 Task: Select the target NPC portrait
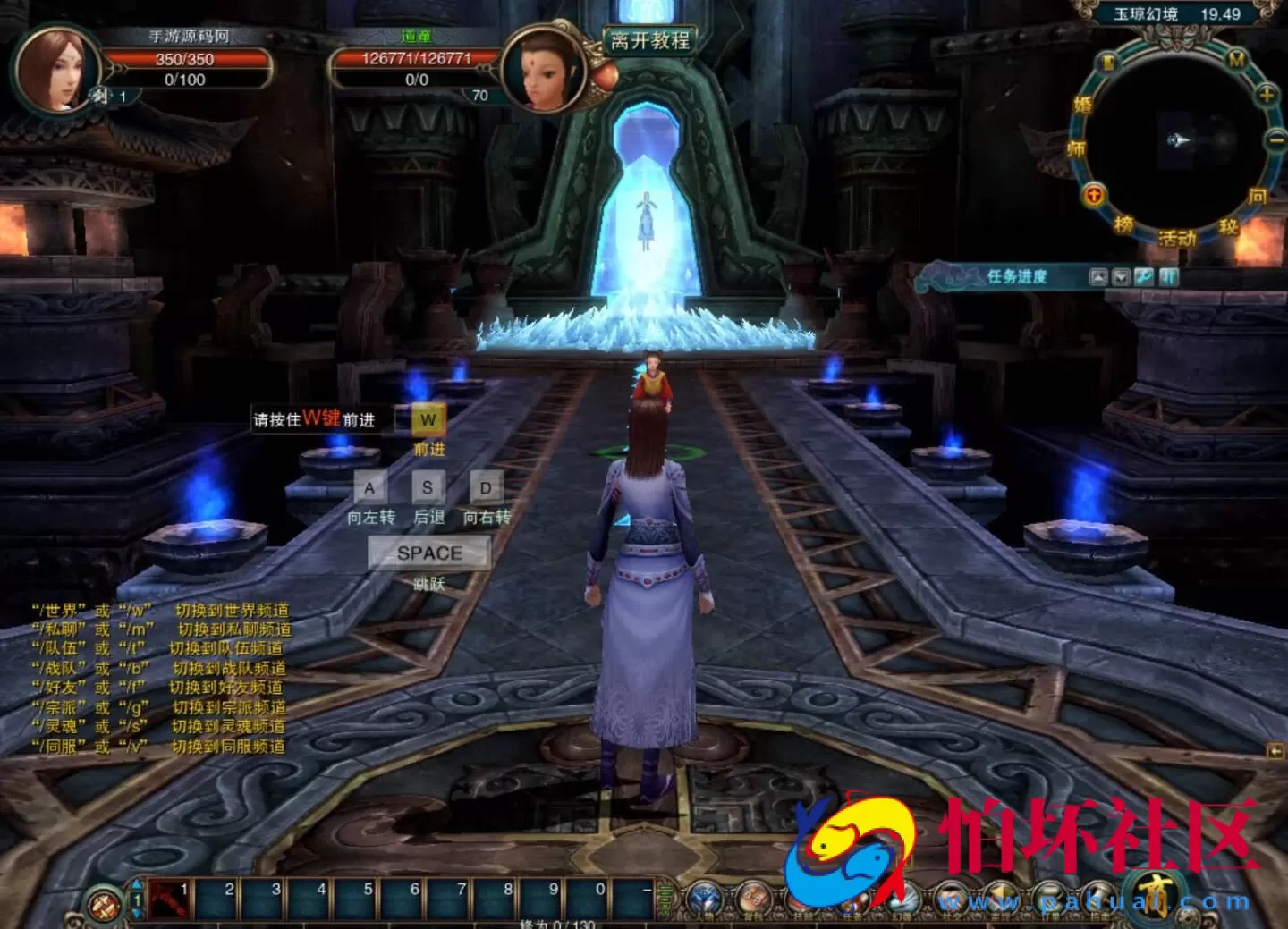click(x=541, y=70)
